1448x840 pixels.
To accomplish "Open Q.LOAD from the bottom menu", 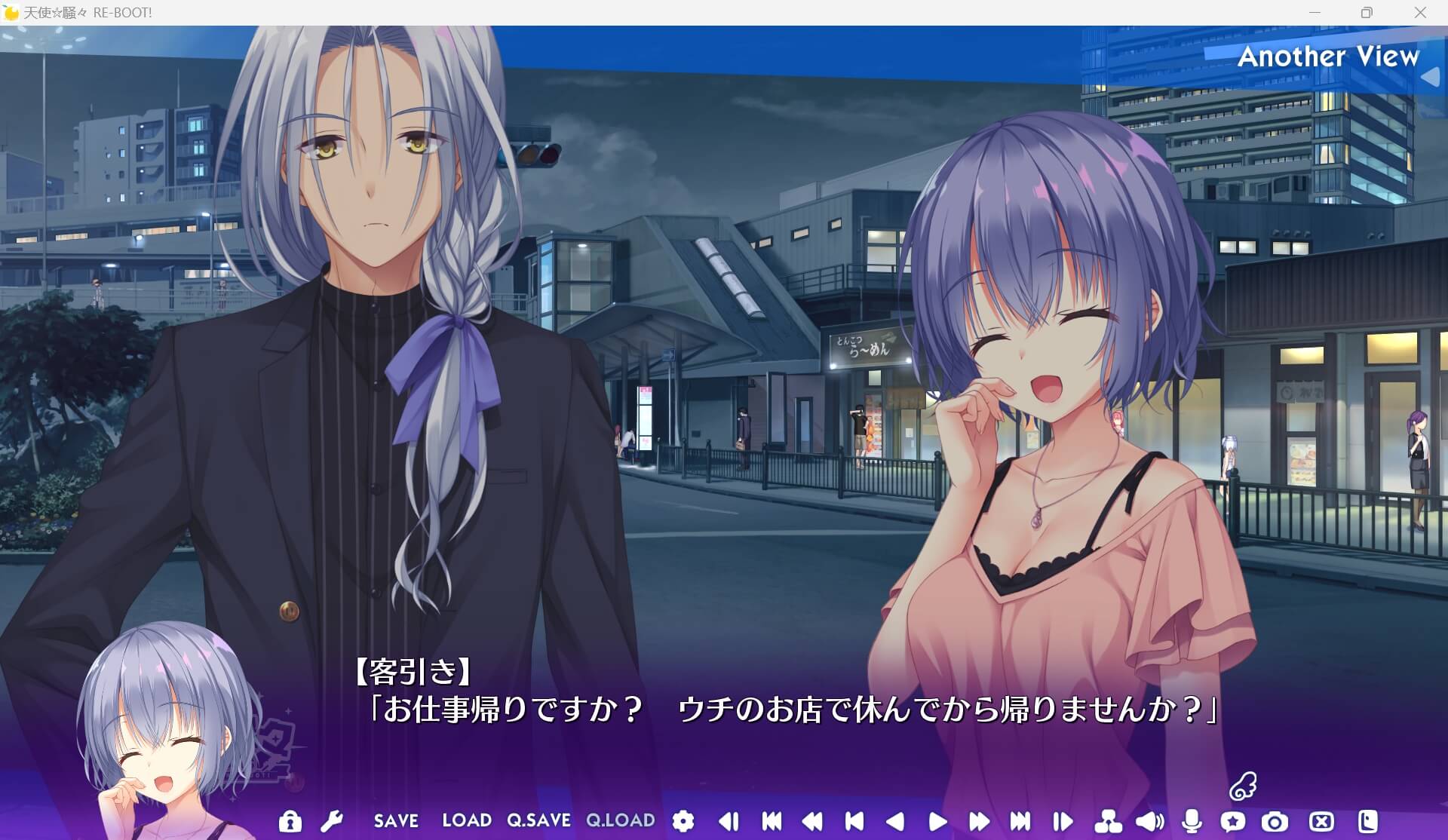I will pyautogui.click(x=620, y=821).
